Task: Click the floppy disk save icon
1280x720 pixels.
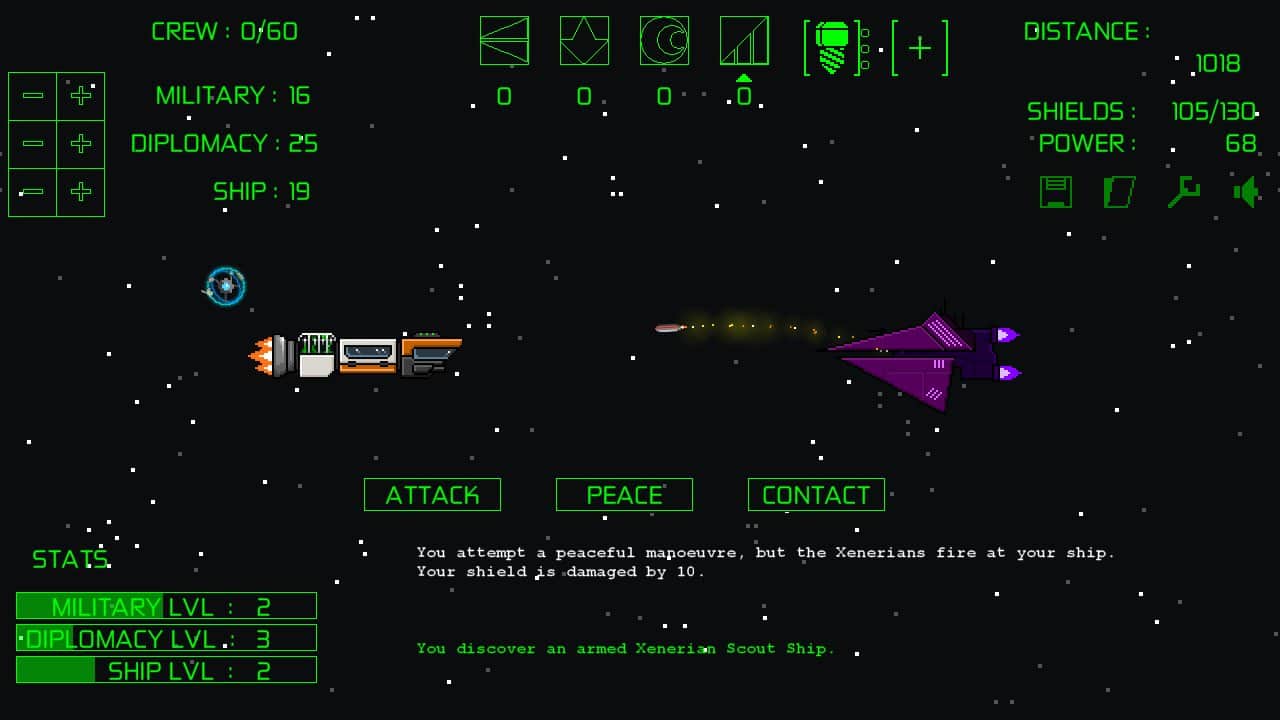Action: pyautogui.click(x=1056, y=192)
